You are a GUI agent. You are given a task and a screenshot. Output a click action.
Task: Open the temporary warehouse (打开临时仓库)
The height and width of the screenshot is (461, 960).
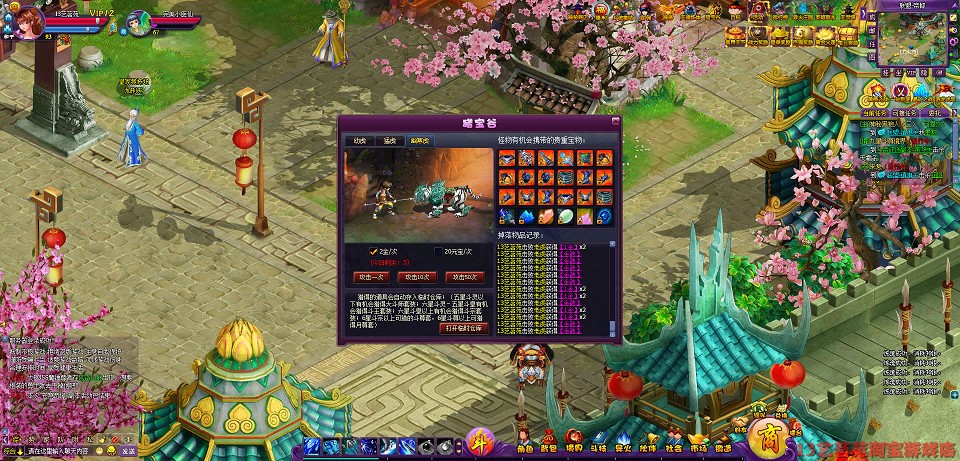pos(464,327)
